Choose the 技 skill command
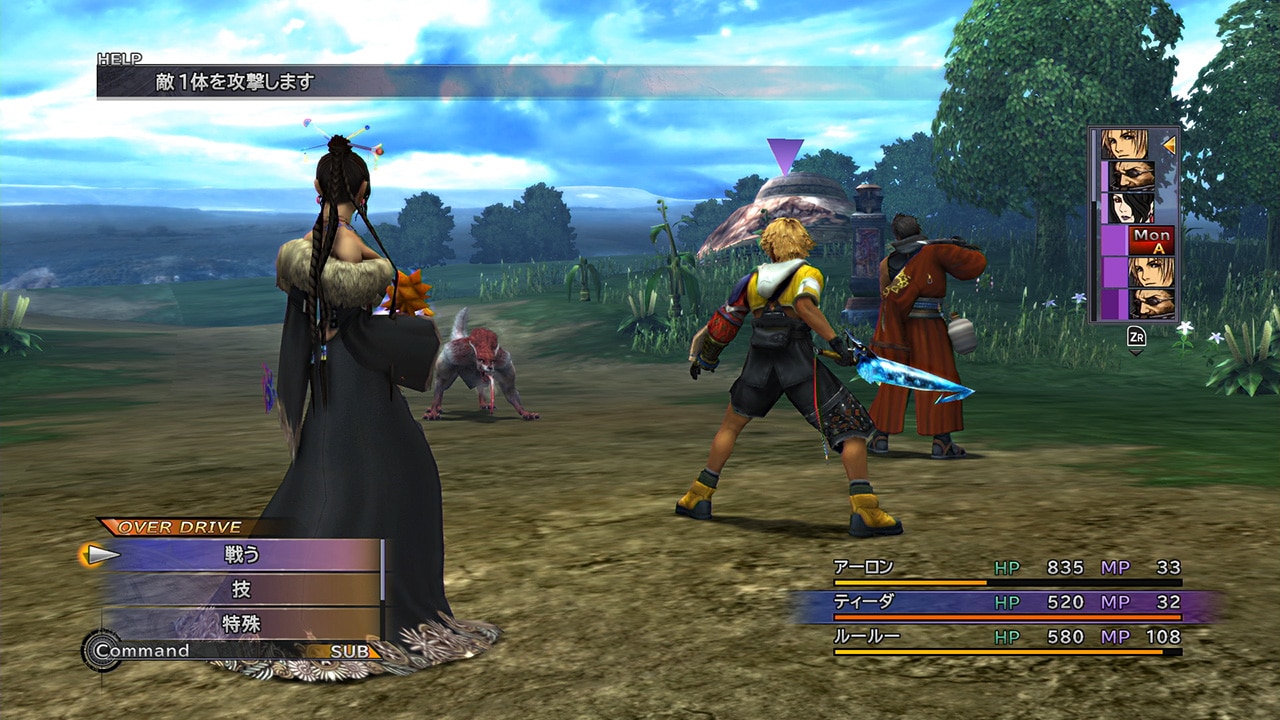1280x720 pixels. coord(242,589)
